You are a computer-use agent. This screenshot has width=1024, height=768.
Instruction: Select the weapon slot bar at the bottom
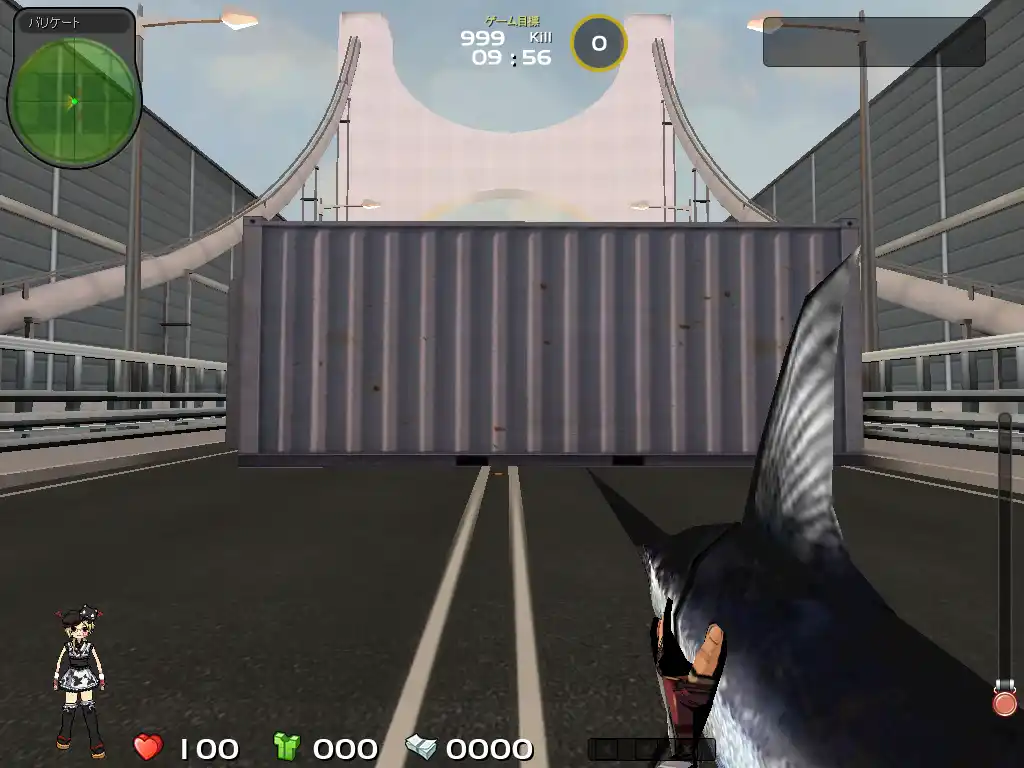pos(650,748)
